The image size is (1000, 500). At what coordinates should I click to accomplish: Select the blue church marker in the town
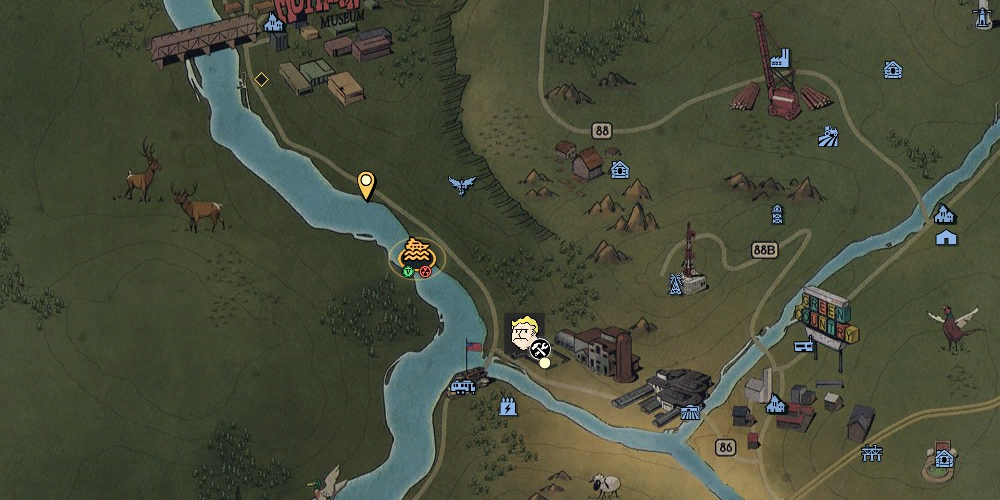774,404
